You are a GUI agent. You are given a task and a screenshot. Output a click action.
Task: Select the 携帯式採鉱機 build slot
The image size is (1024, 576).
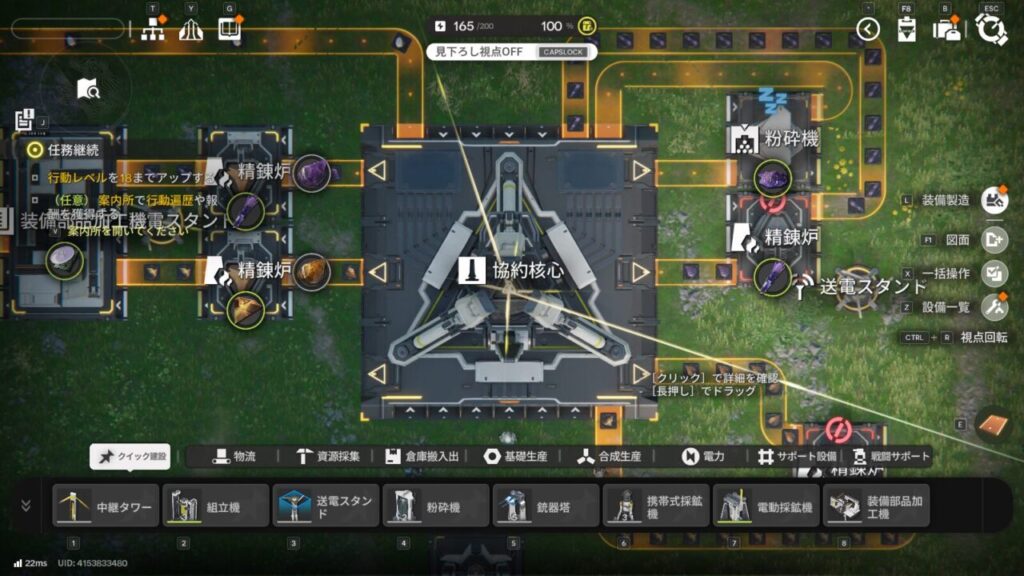coord(655,506)
